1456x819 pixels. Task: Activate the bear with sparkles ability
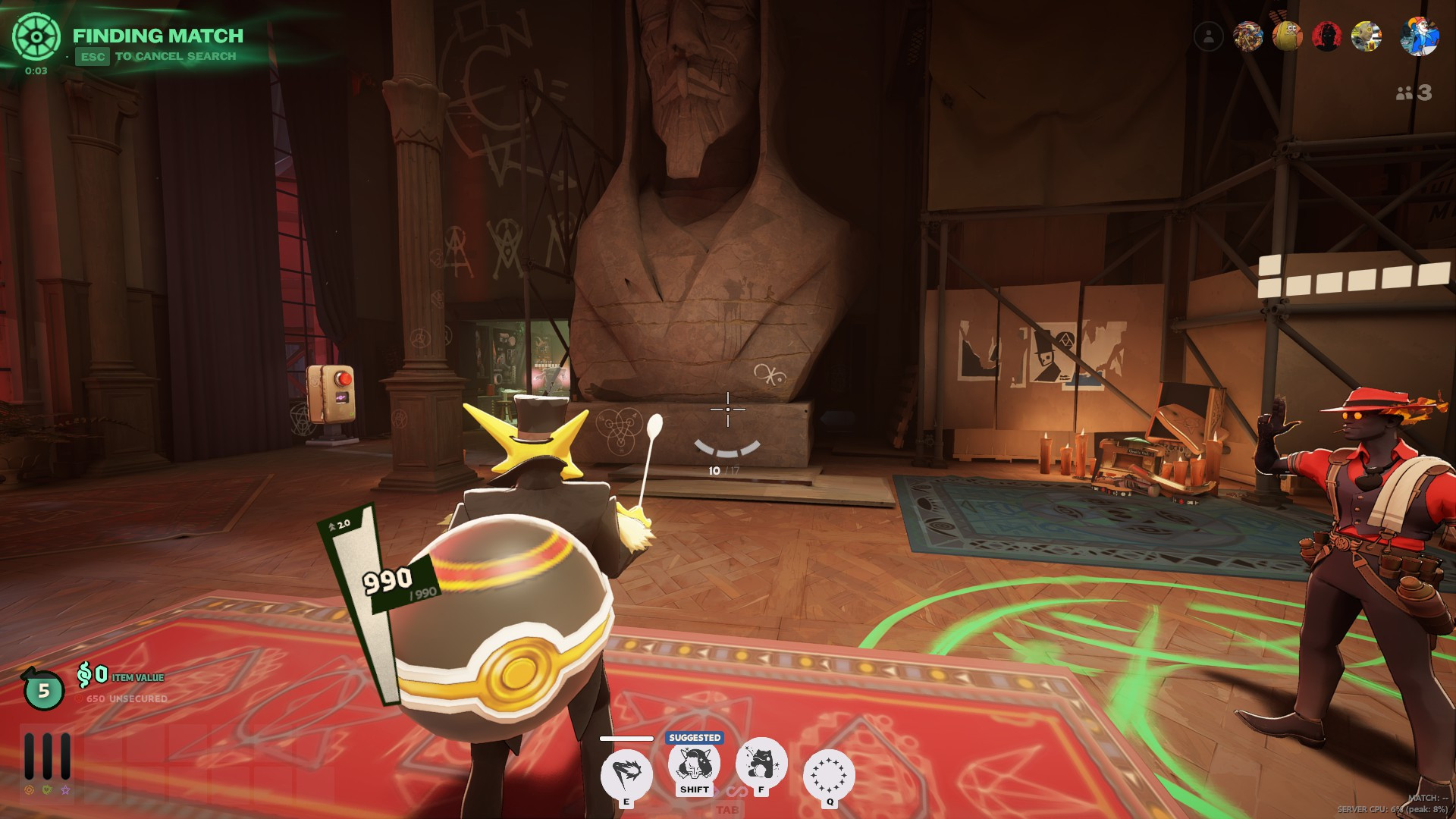(761, 762)
